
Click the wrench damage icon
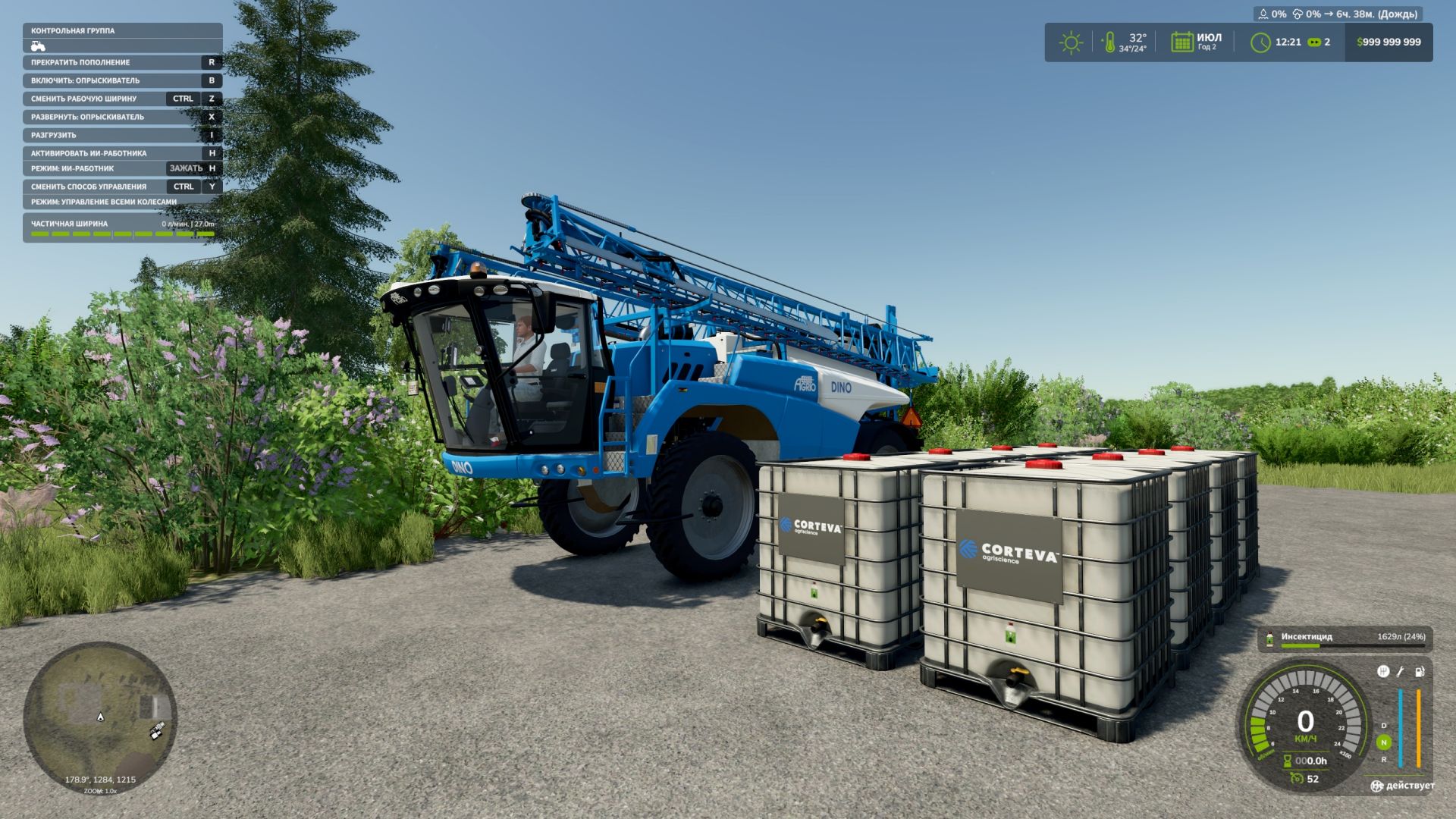click(x=1401, y=671)
